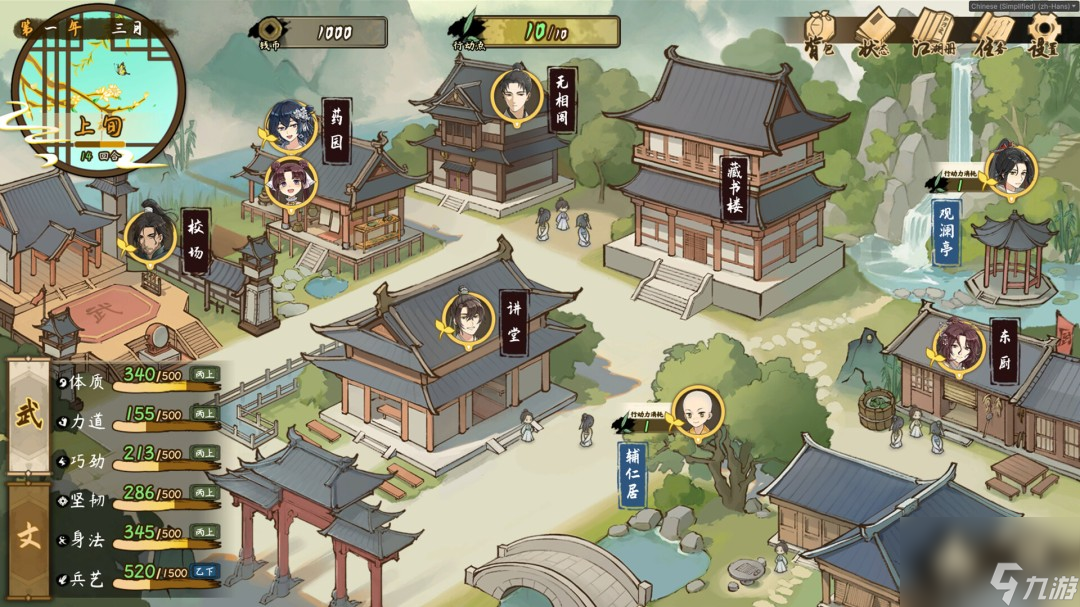Switch to the 武 martial stats tab
Screen dimensions: 1080x607
[x=28, y=415]
